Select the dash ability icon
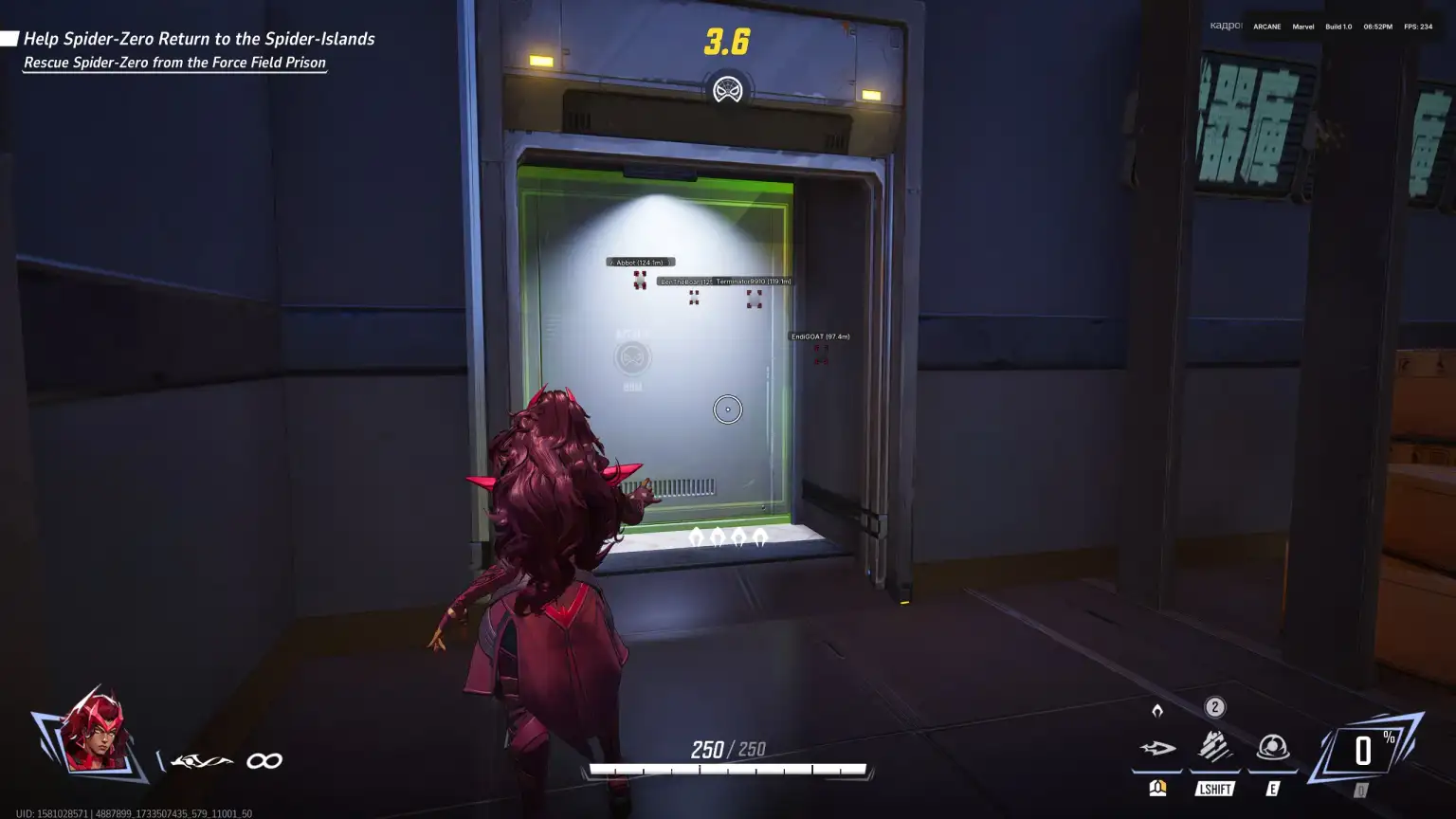This screenshot has width=1456, height=819. [x=1158, y=749]
